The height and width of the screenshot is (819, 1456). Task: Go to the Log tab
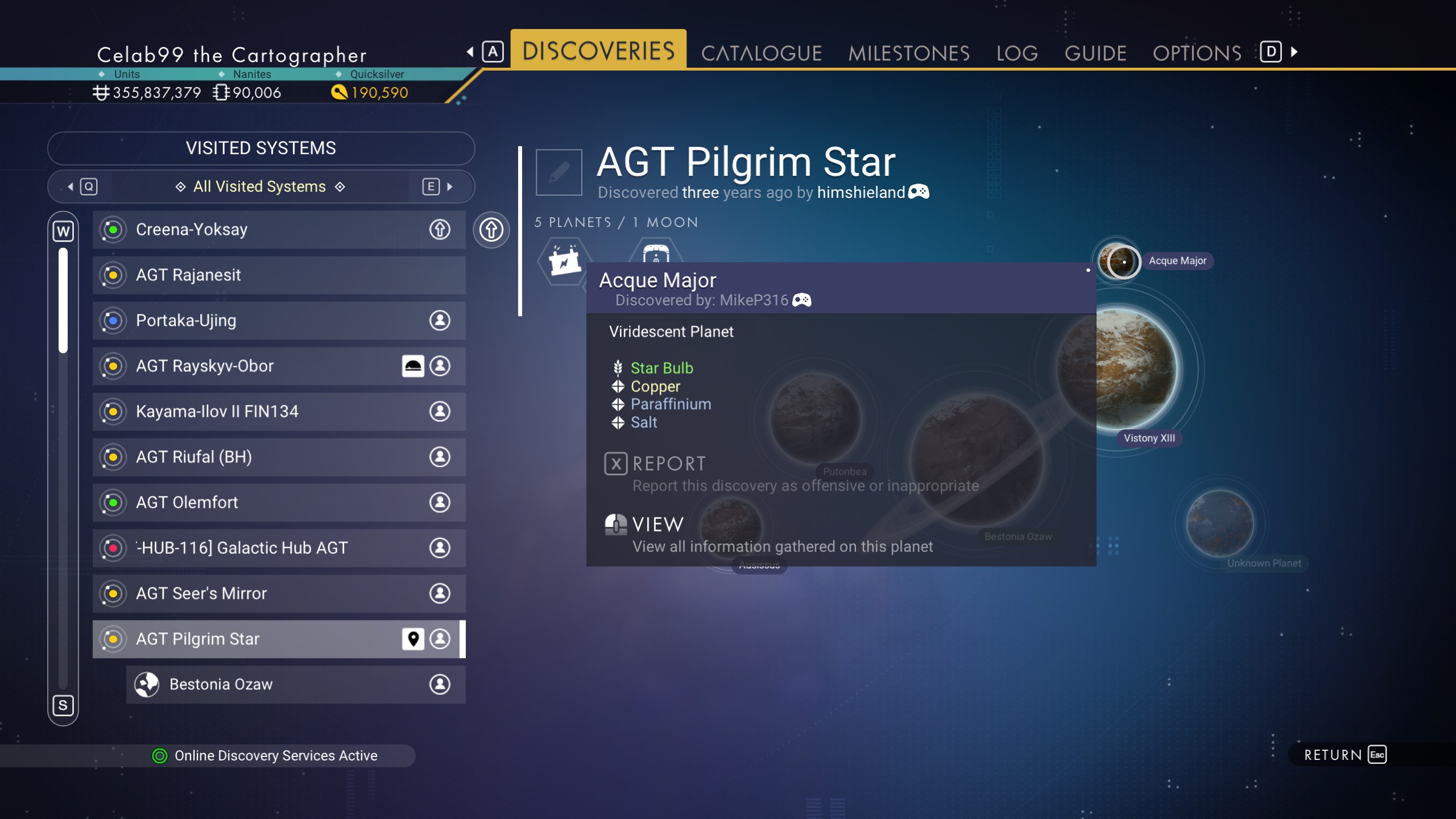[x=1017, y=53]
